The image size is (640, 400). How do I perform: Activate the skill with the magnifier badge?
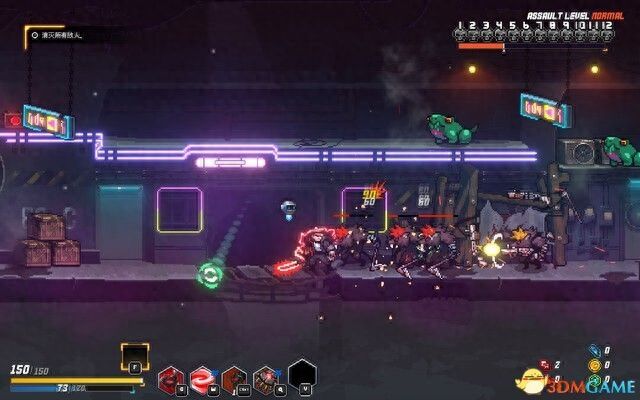click(268, 378)
